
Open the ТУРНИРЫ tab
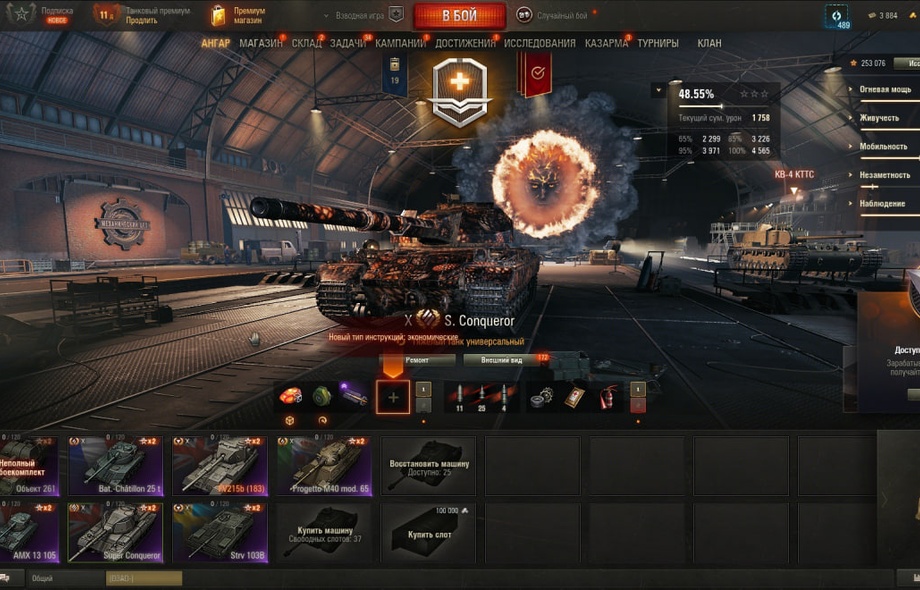pos(658,43)
